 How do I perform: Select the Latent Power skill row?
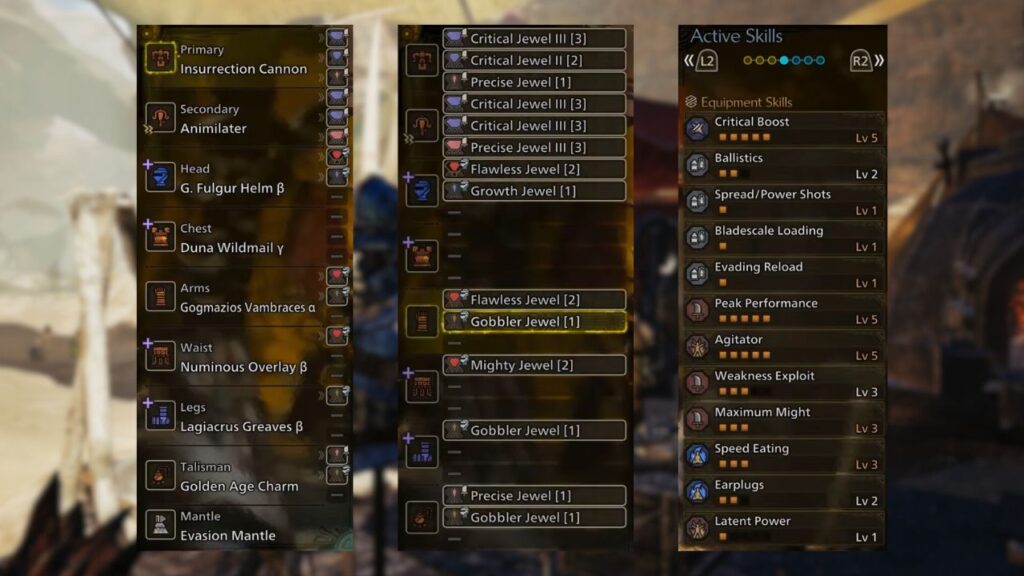782,528
